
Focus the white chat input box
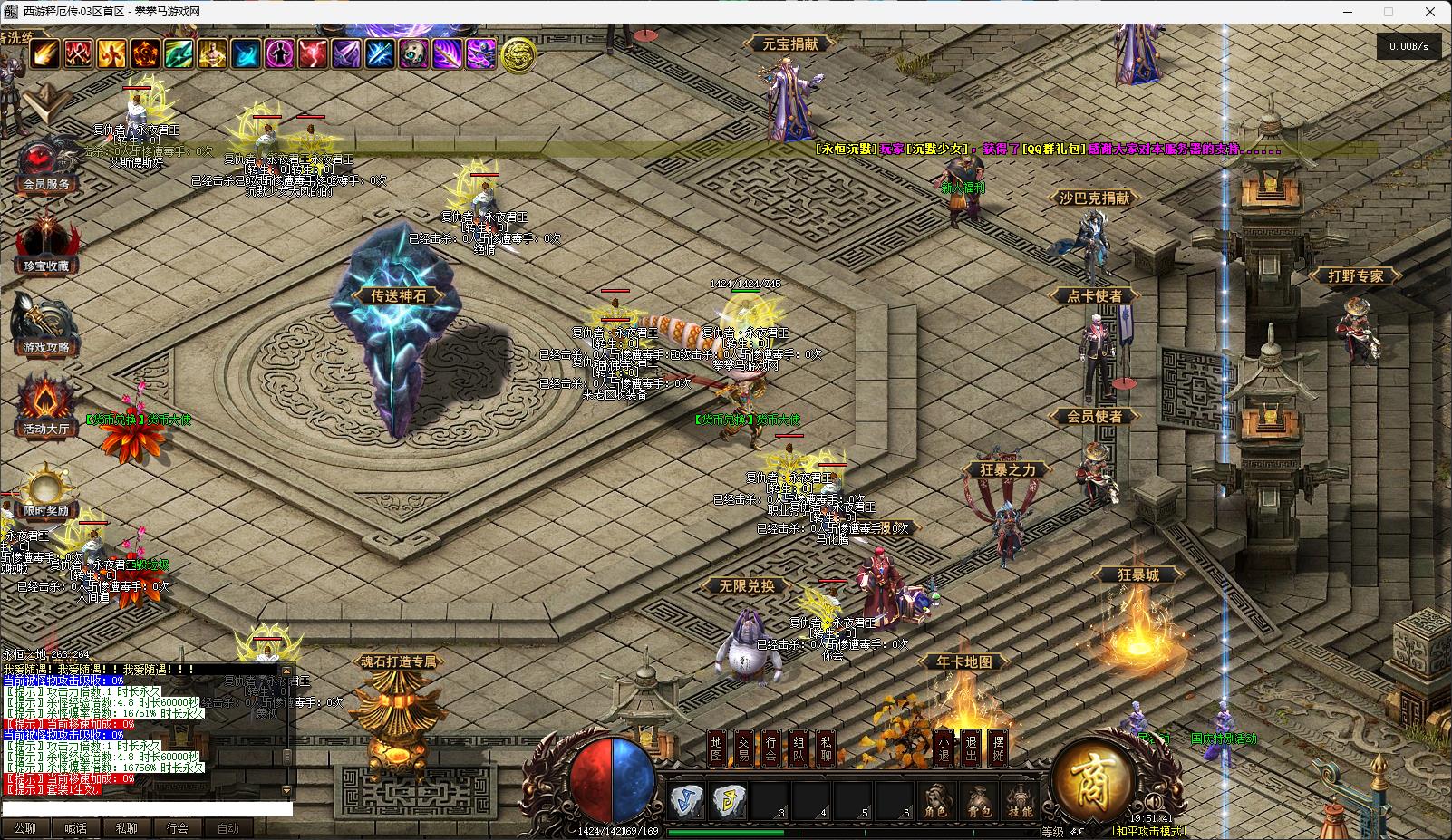(147, 808)
